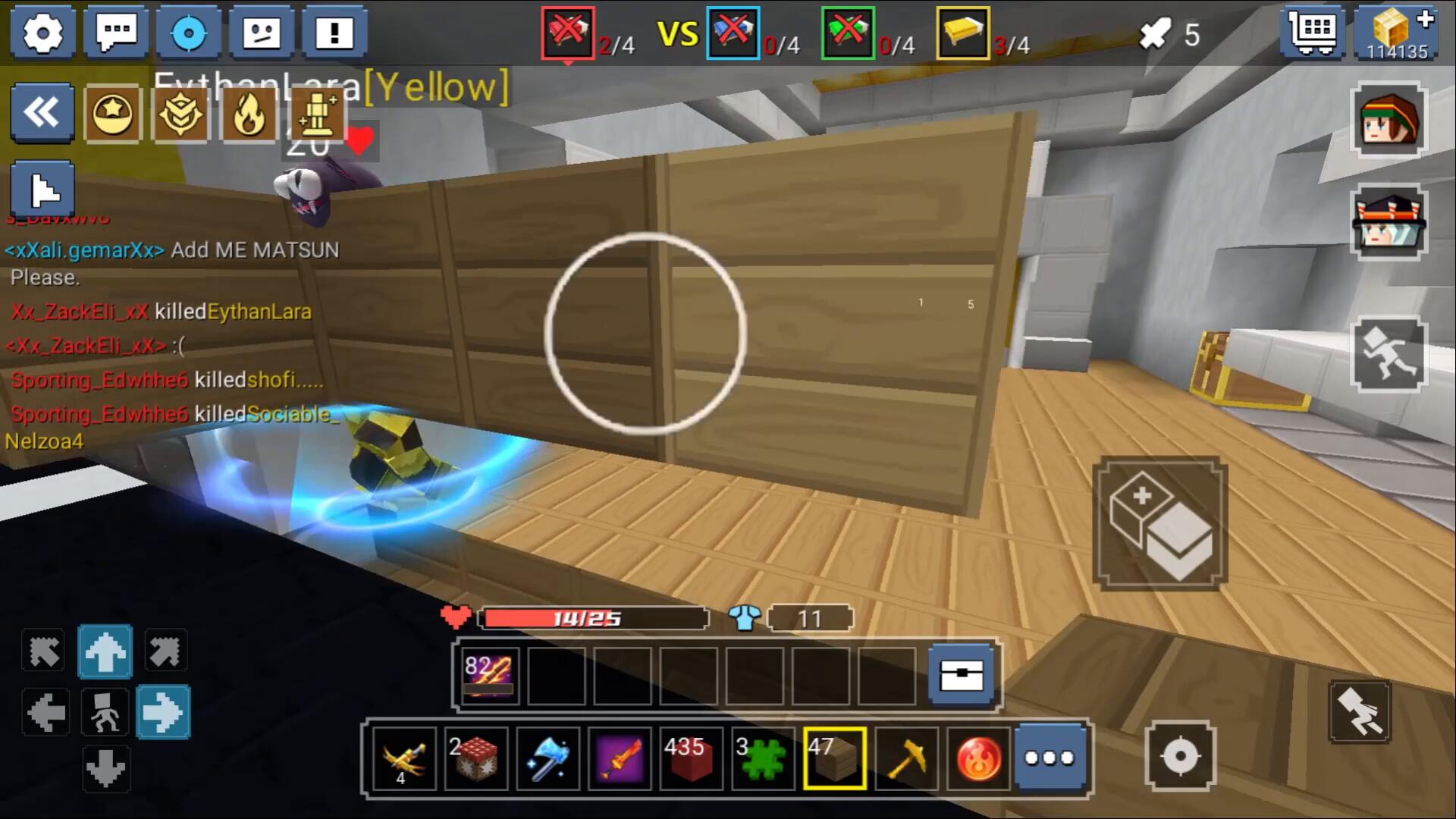Collapse the panel with double-arrow button
The width and height of the screenshot is (1456, 819).
[42, 114]
